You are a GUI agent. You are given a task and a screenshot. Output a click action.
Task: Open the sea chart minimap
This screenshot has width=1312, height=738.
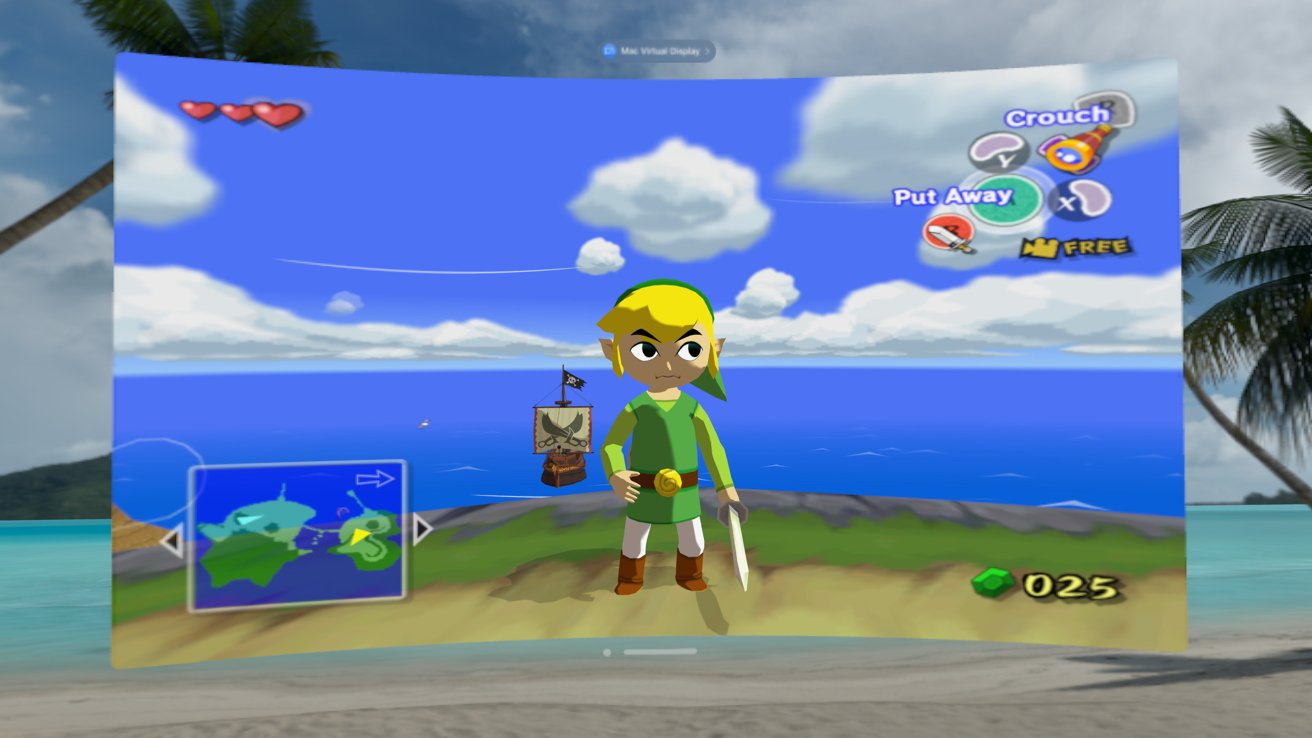click(x=296, y=536)
